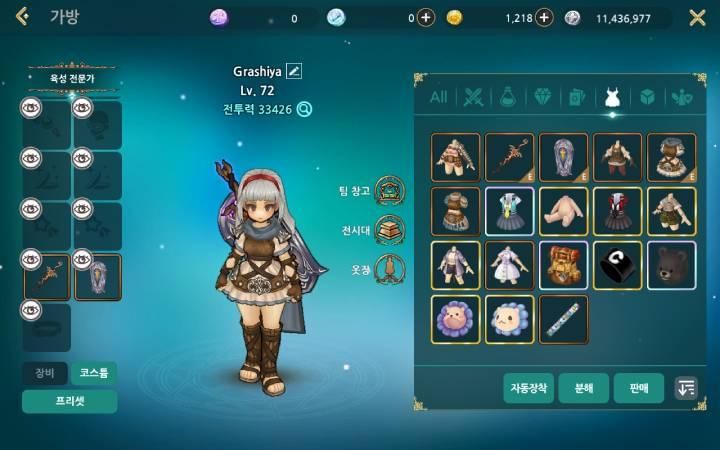Open the 프리셋 preset menu
Image resolution: width=720 pixels, height=450 pixels.
(69, 402)
